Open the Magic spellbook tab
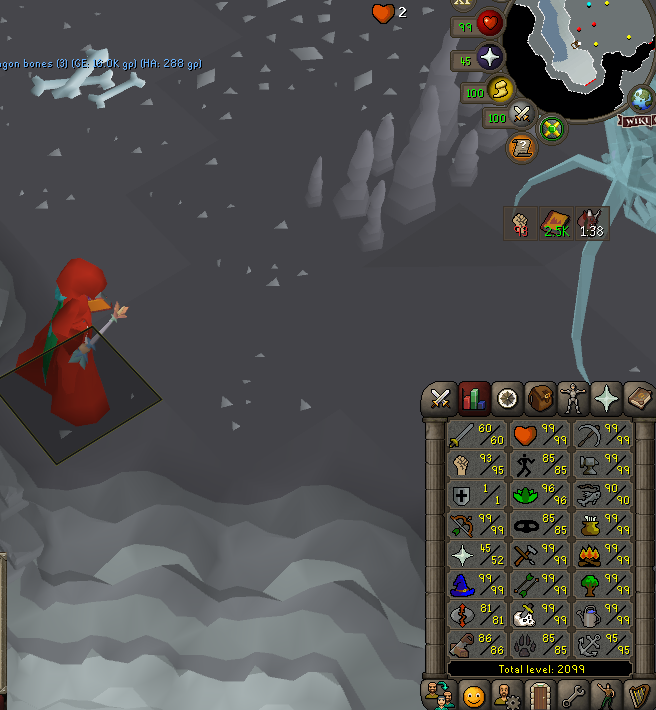This screenshot has width=656, height=710. (x=638, y=398)
